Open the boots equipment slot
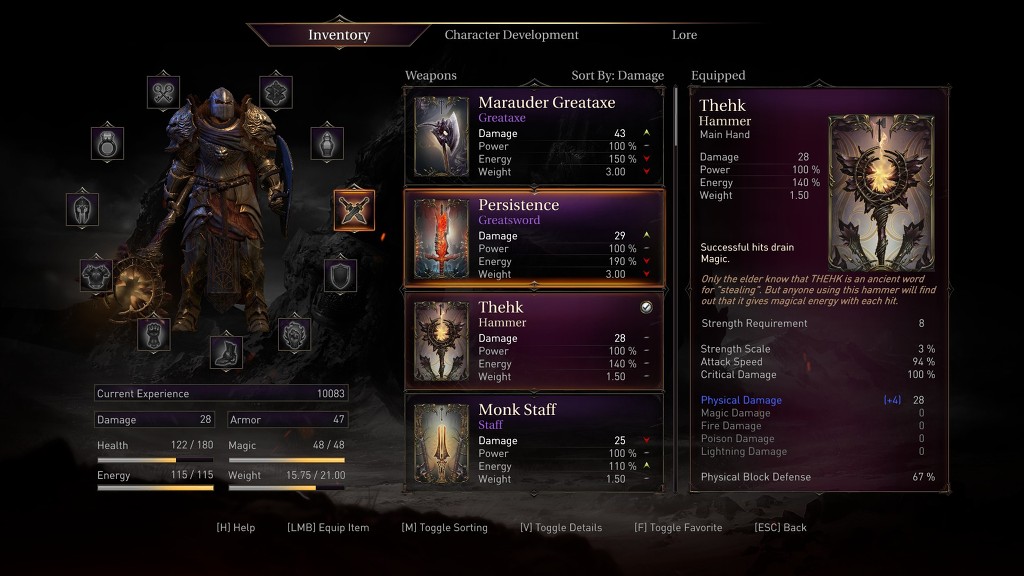 [226, 352]
